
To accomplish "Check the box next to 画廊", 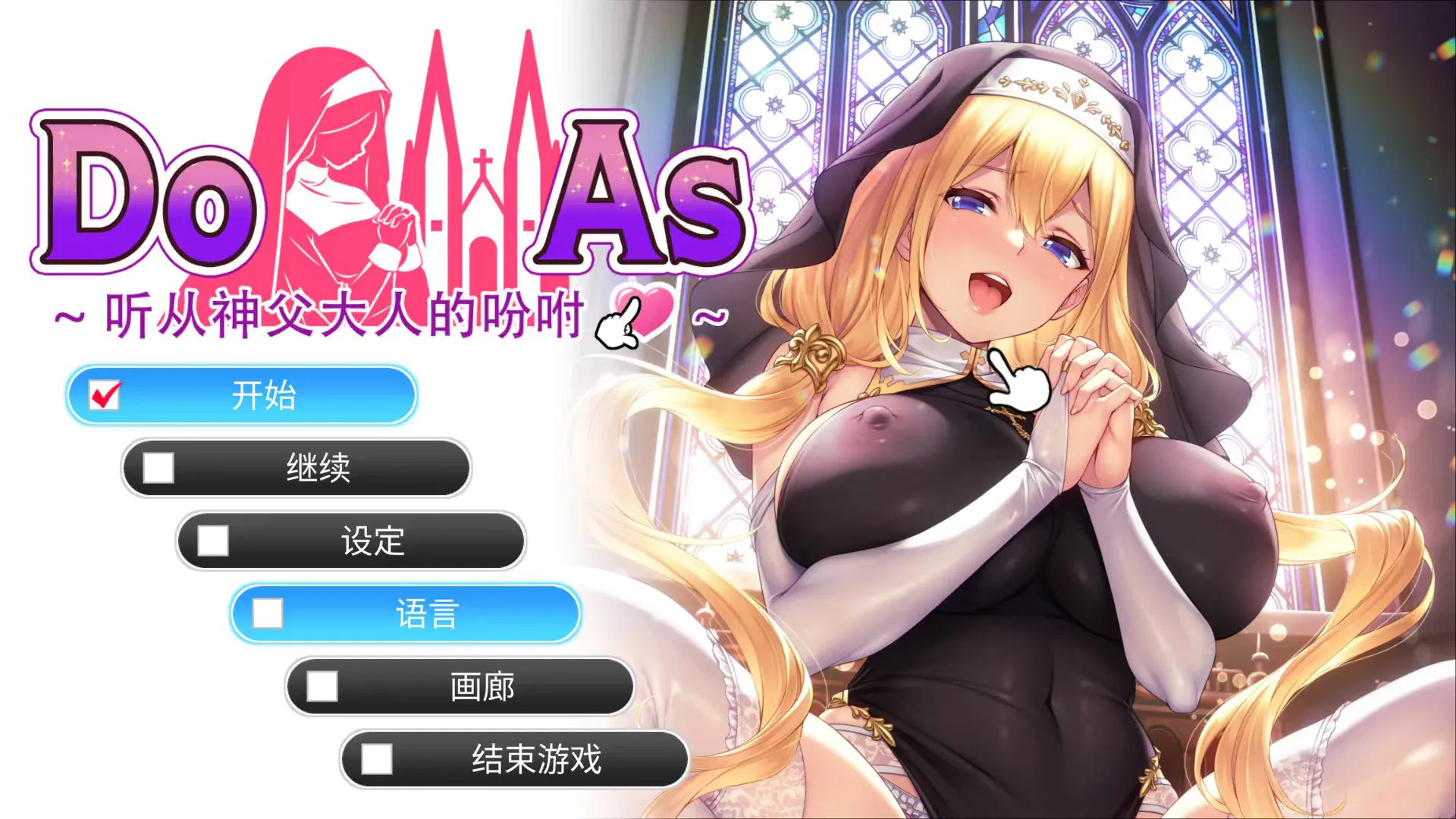I will [322, 686].
